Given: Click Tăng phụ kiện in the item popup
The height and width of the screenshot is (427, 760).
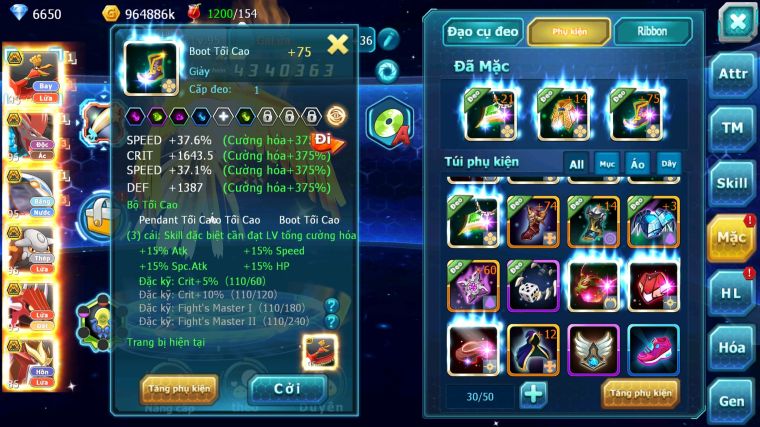Looking at the screenshot, I should pos(179,388).
